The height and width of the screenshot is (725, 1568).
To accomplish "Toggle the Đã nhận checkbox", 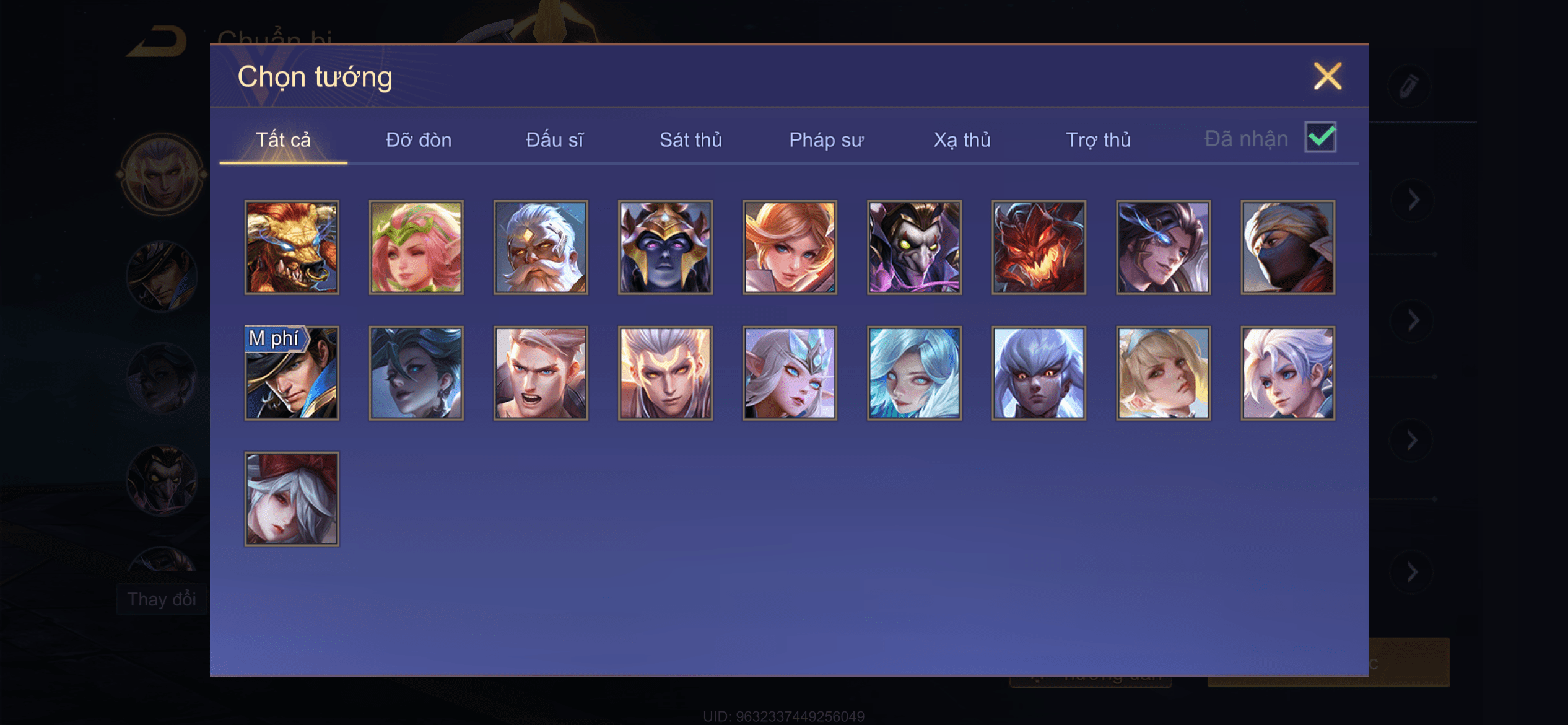I will click(x=1320, y=138).
